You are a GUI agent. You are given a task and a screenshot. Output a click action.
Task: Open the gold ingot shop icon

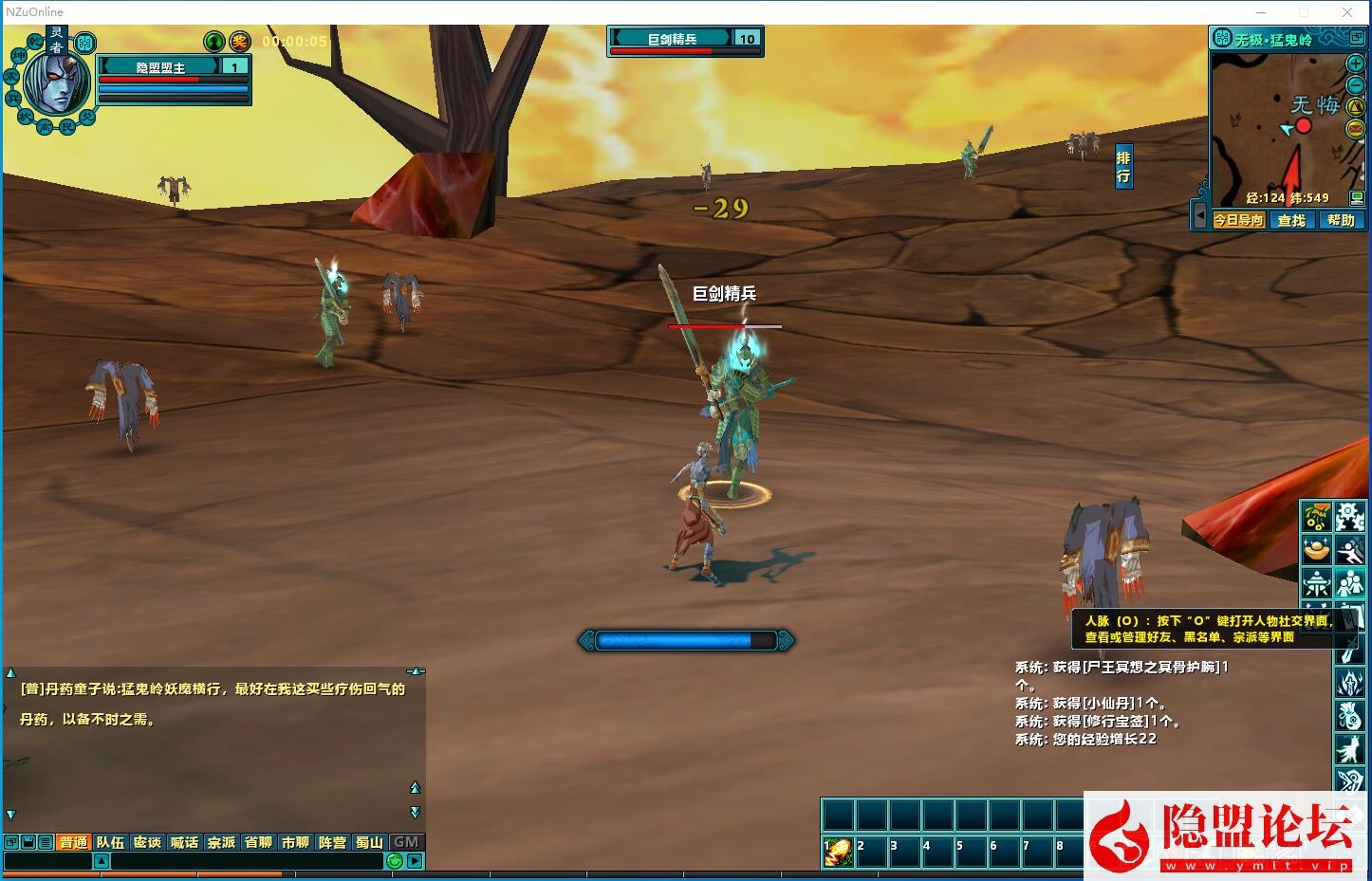click(x=1316, y=550)
